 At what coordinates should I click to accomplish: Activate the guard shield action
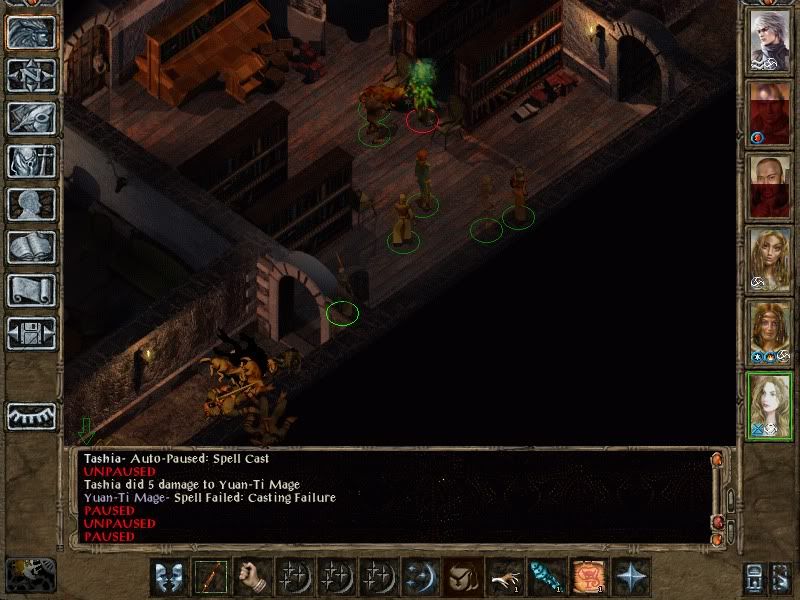[x=169, y=577]
